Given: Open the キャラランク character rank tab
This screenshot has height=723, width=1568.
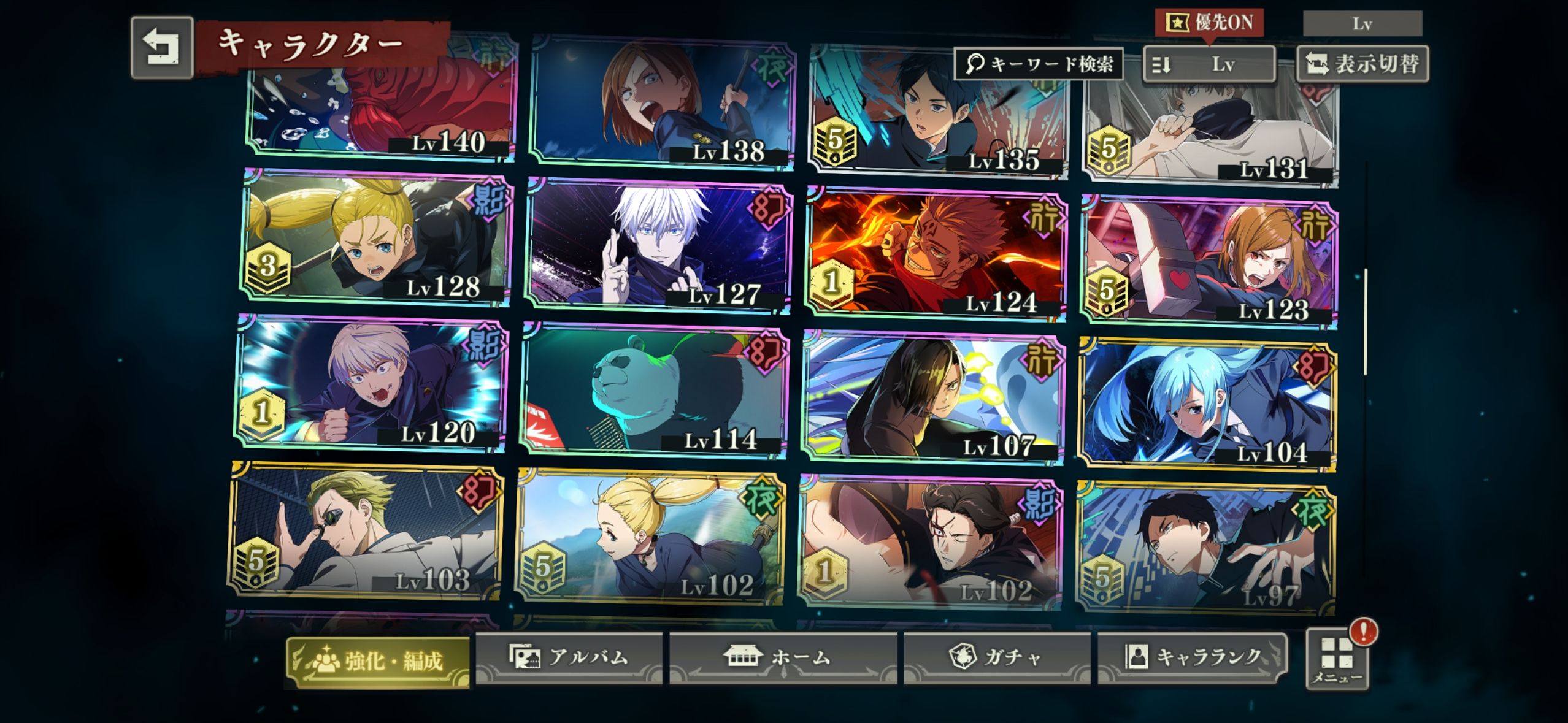Looking at the screenshot, I should pyautogui.click(x=1192, y=657).
